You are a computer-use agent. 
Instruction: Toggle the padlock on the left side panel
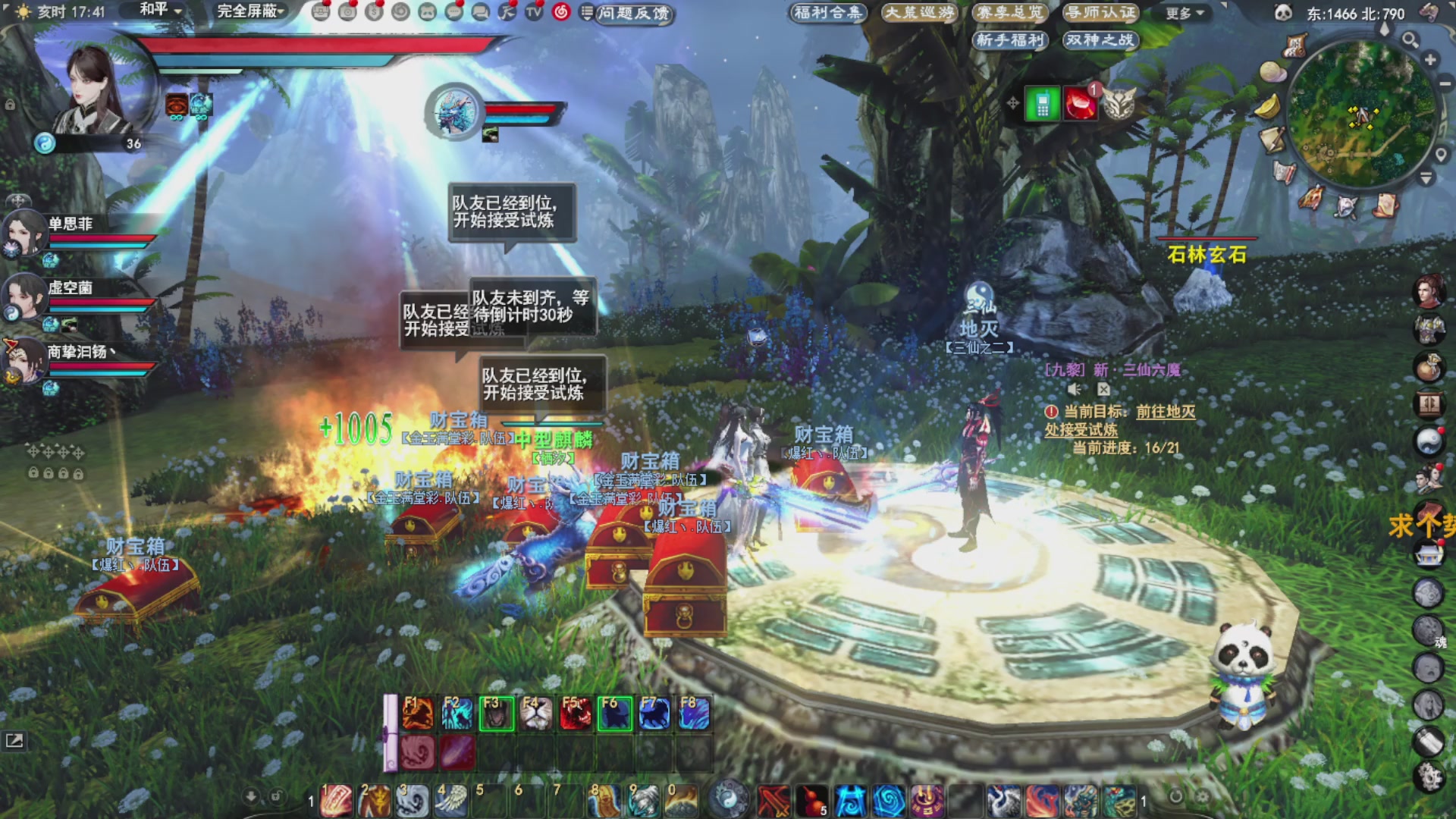click(x=32, y=473)
